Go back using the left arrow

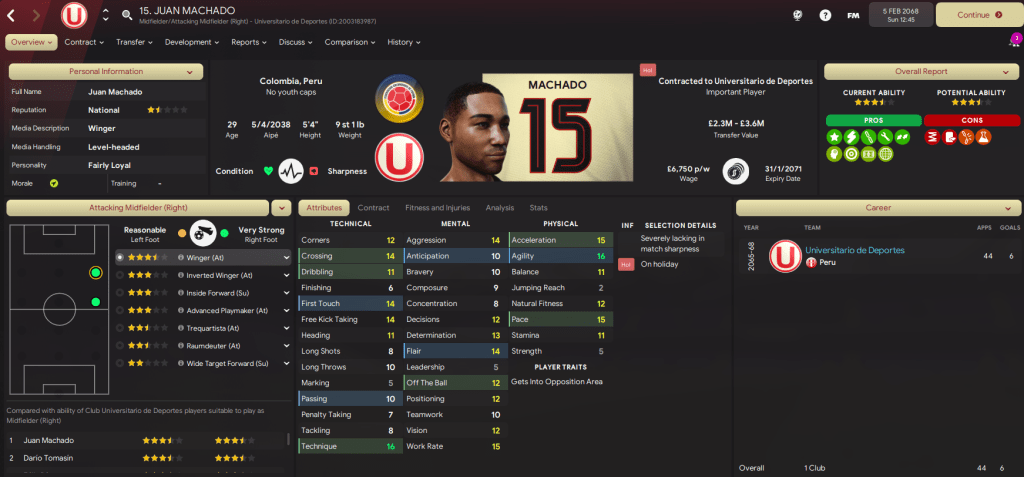point(11,15)
